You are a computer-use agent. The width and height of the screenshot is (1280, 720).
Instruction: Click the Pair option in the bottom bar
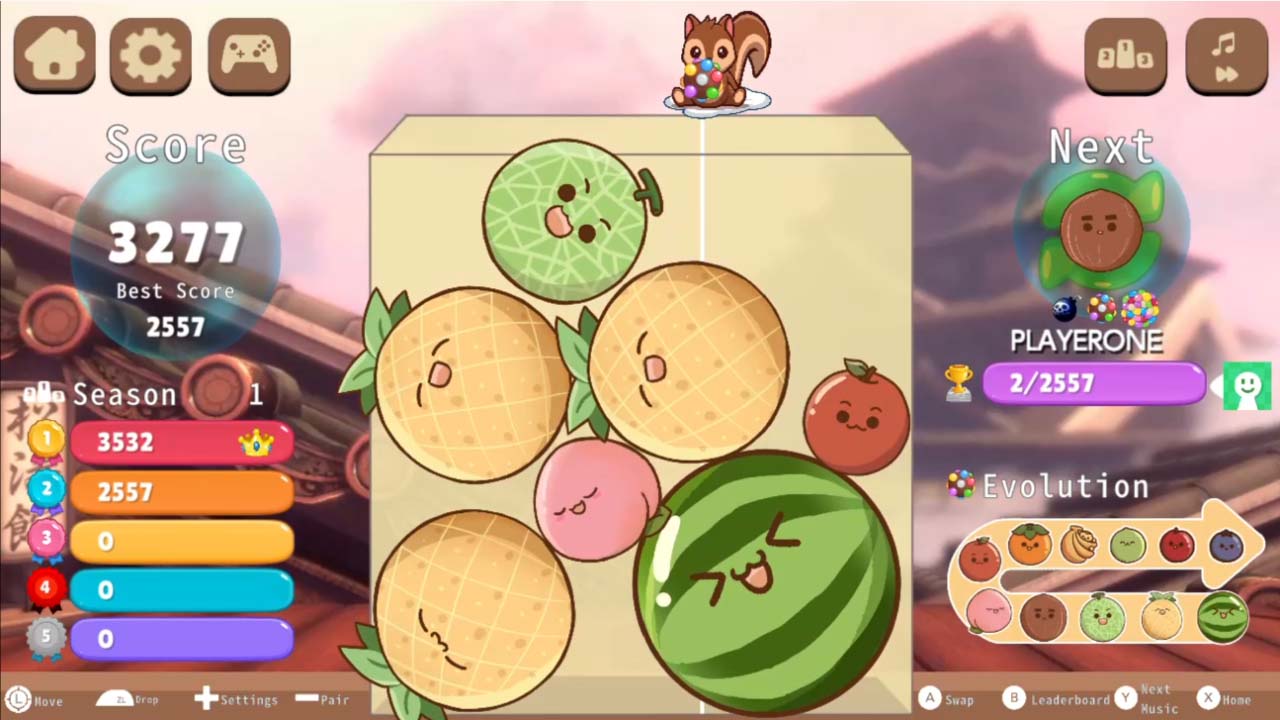[323, 700]
